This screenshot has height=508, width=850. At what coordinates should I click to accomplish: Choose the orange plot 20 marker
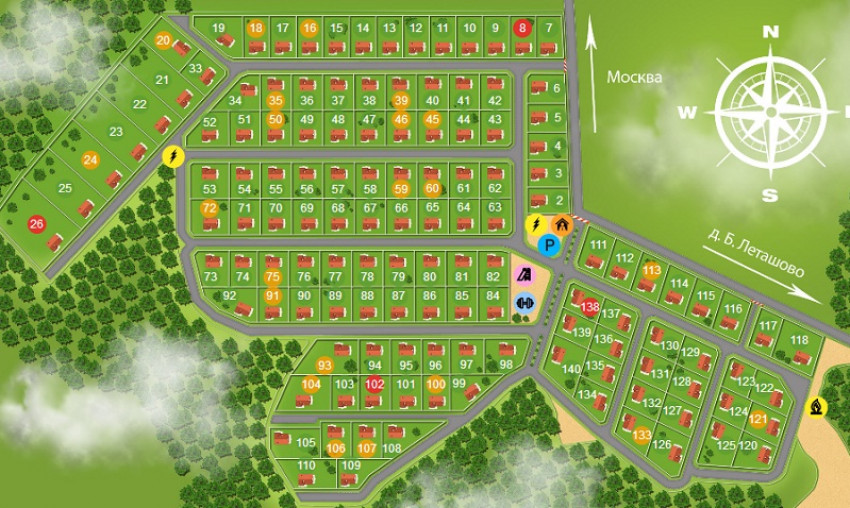164,40
